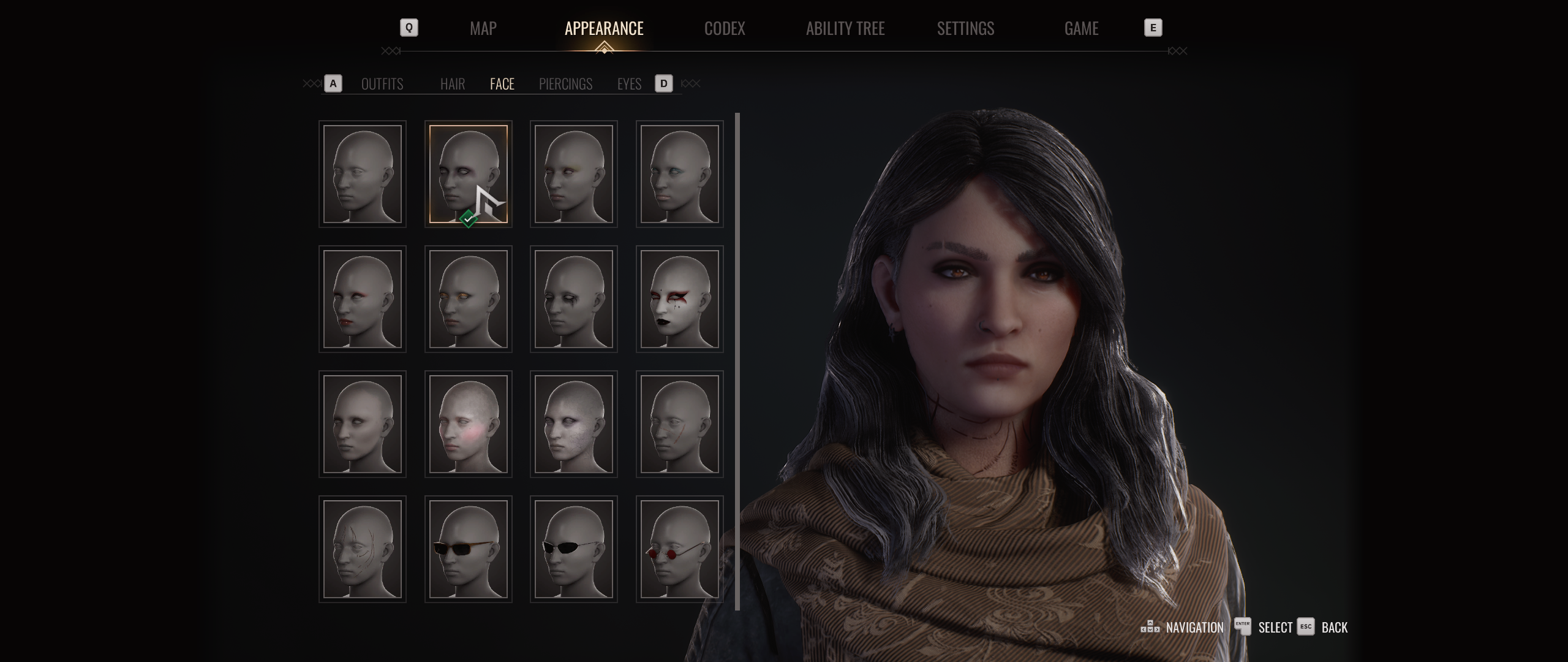The width and height of the screenshot is (1568, 662).
Task: Switch to the Outfits category
Action: click(382, 84)
